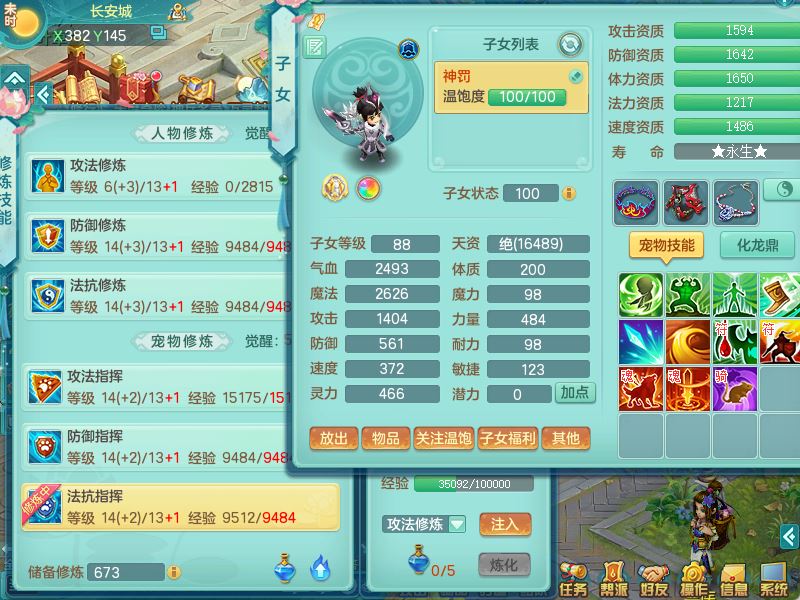
Task: Open the 系统 system menu
Action: pos(773,577)
